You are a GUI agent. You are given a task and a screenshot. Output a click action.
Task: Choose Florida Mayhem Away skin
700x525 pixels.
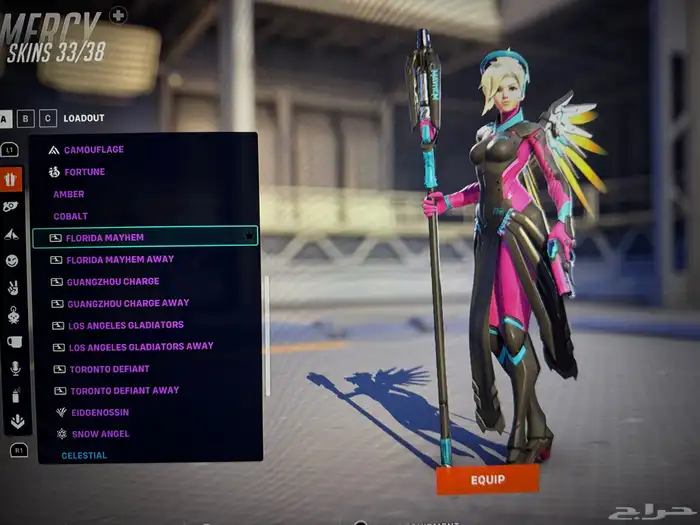pos(119,259)
